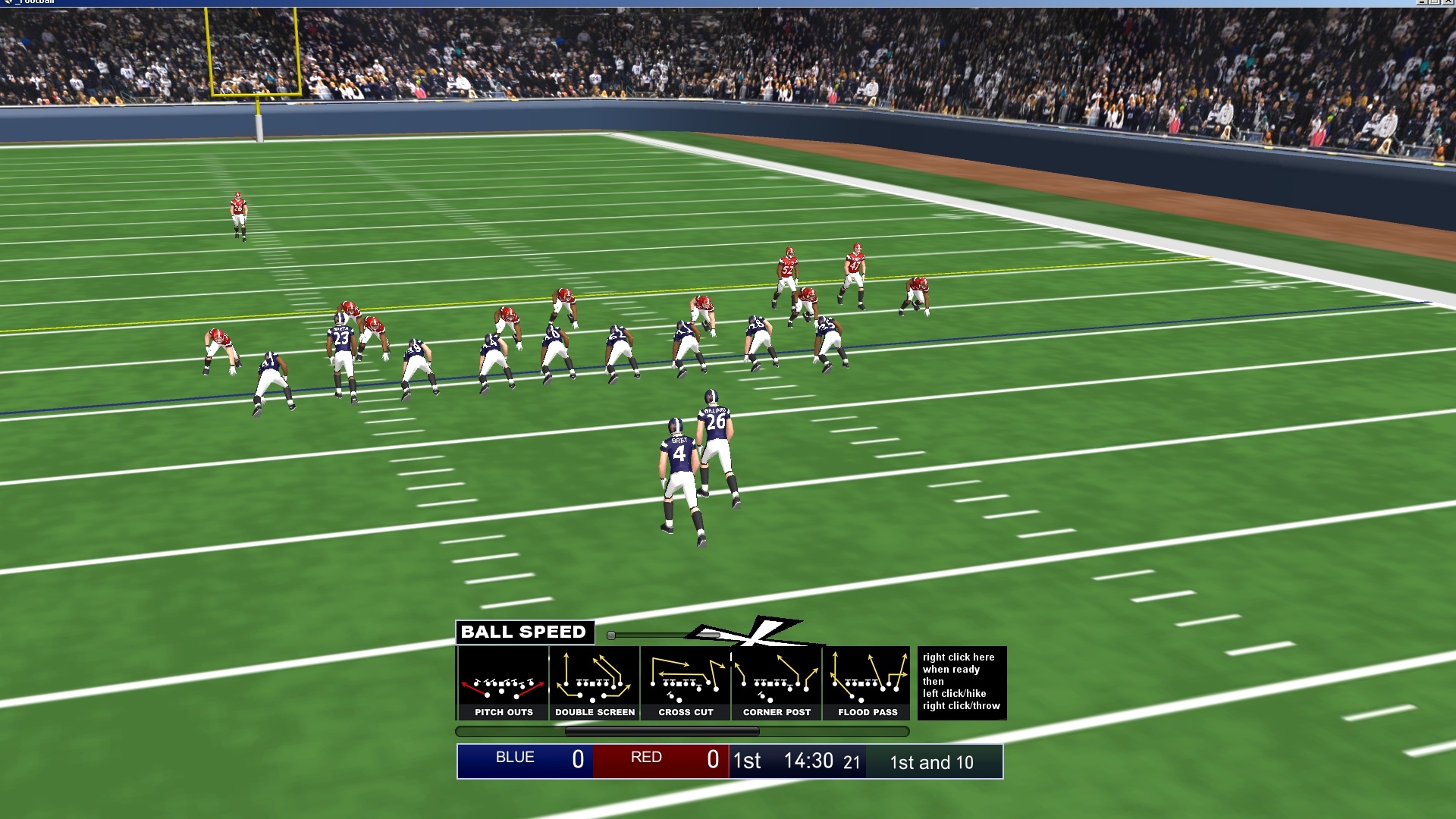Image resolution: width=1456 pixels, height=819 pixels.
Task: Select the Pitch Outs play
Action: (x=504, y=683)
